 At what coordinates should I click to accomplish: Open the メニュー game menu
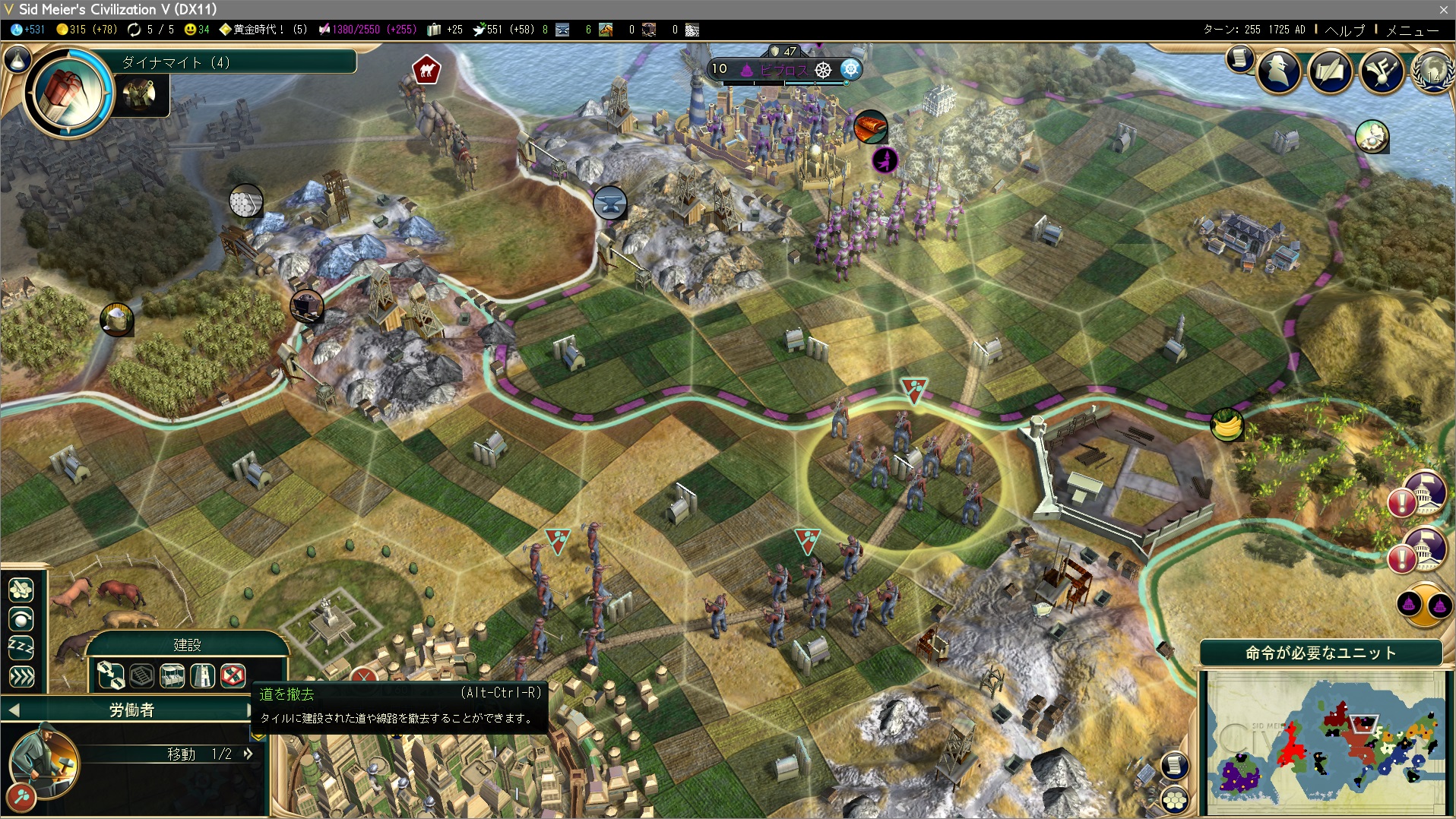(x=1412, y=30)
